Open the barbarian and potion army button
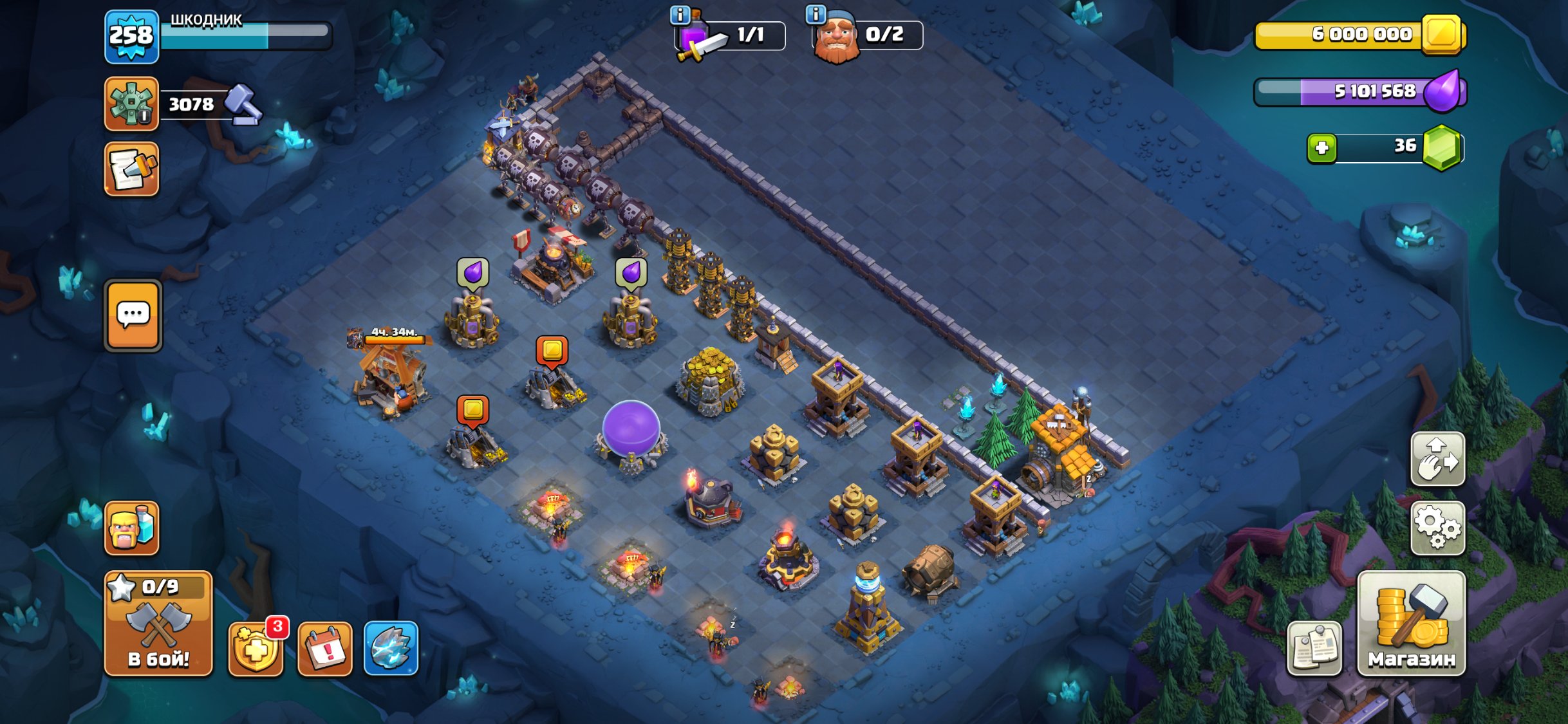Screen dimensions: 1568x724 pos(131,528)
